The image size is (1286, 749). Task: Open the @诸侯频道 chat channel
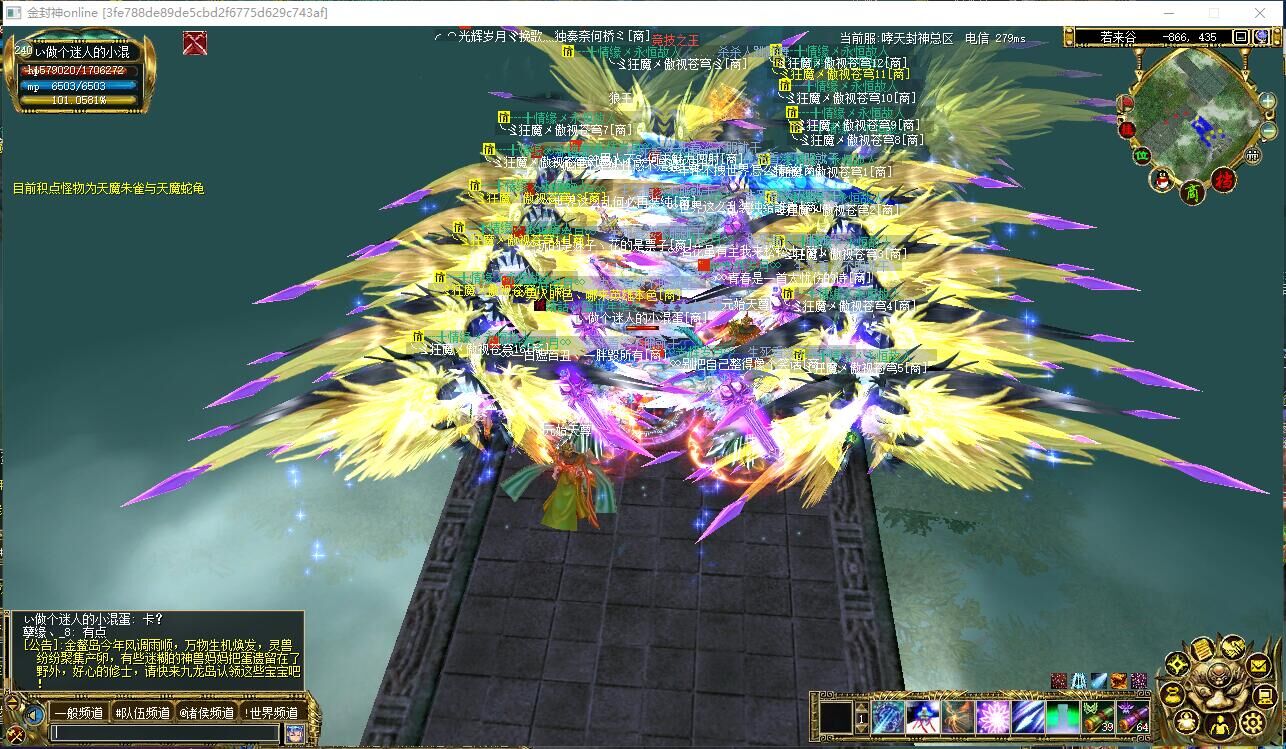[206, 713]
